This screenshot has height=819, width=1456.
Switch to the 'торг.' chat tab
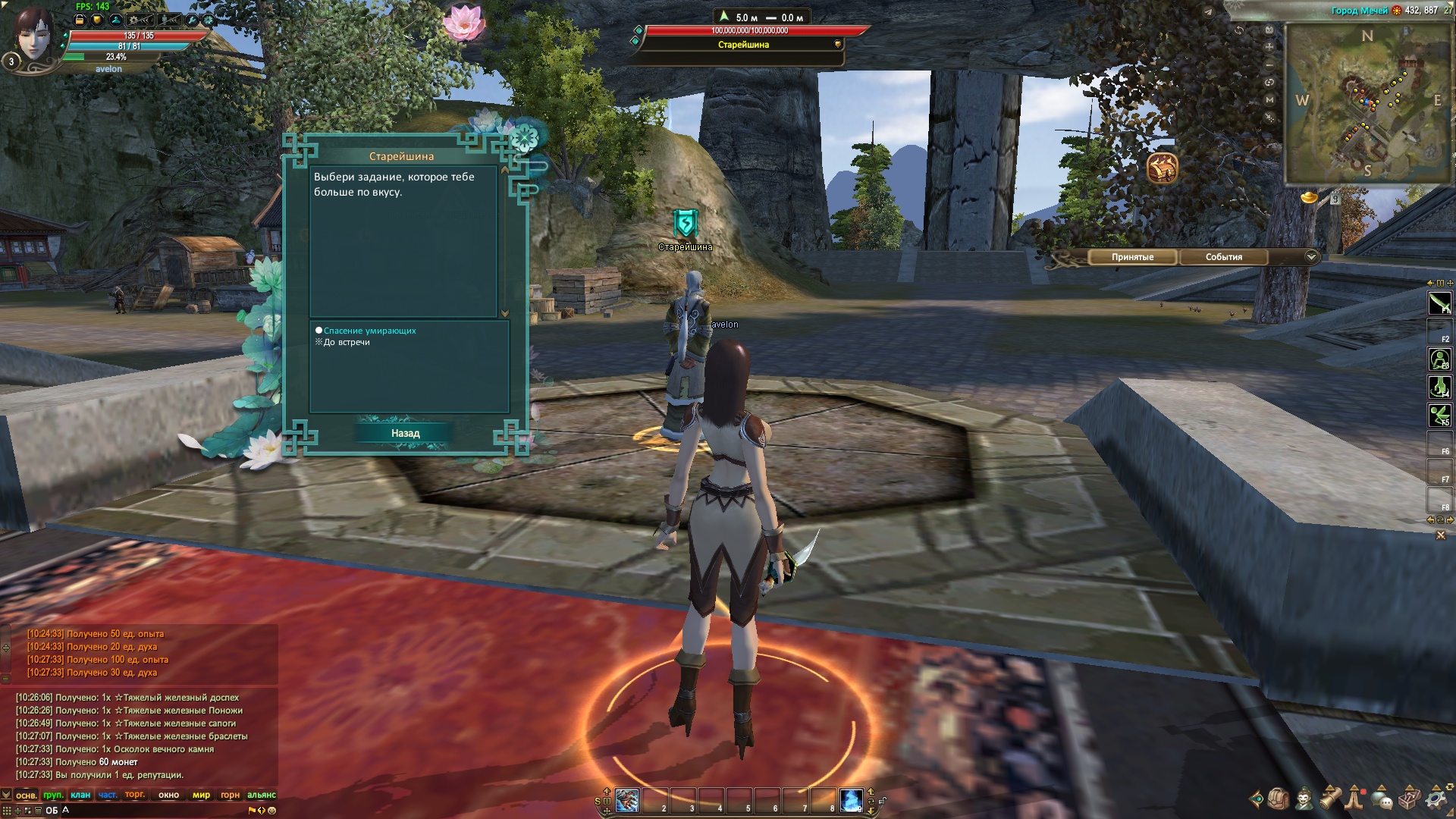point(135,795)
